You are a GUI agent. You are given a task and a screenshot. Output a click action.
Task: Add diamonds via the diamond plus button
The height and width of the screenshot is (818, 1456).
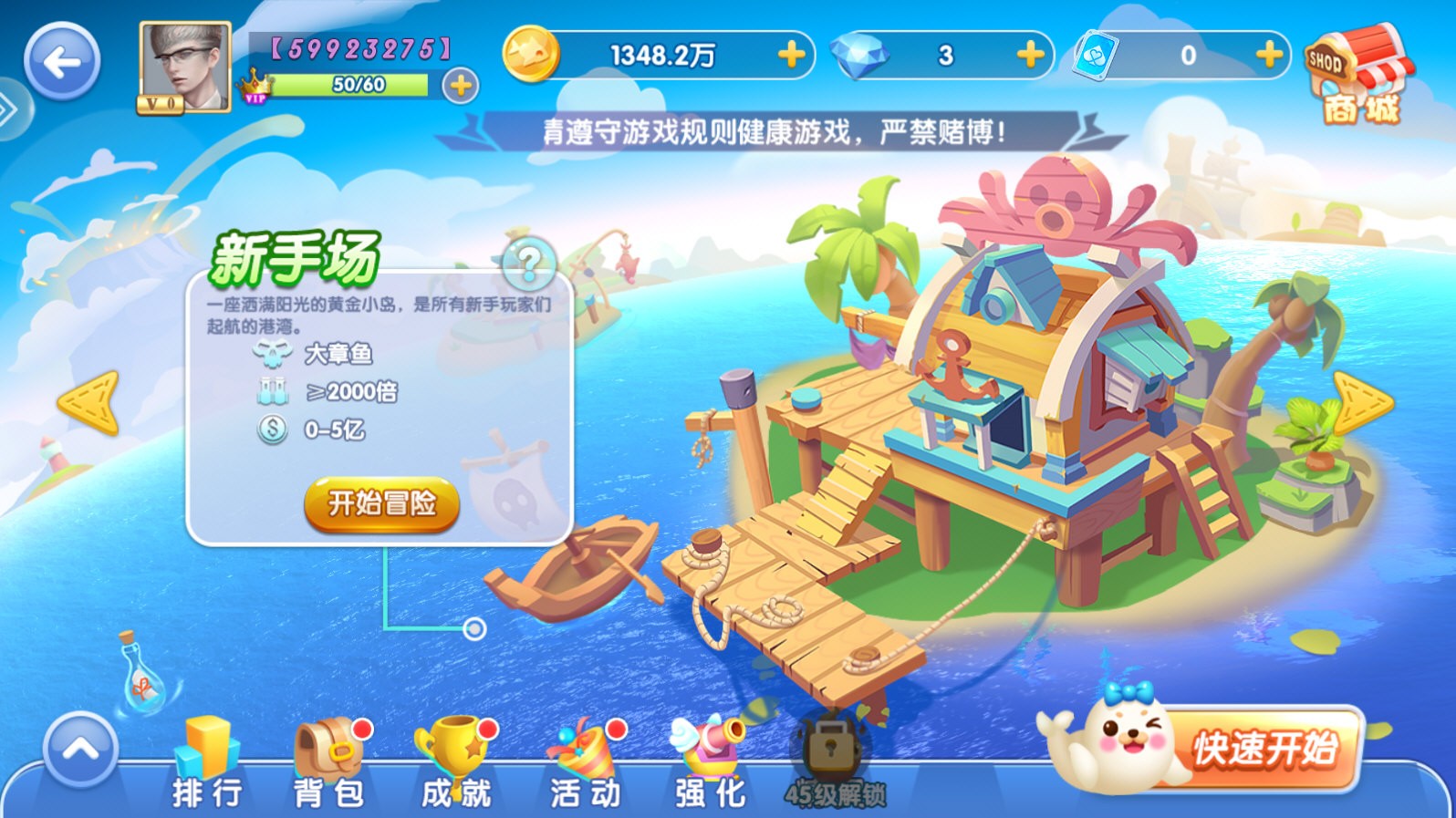click(1029, 56)
